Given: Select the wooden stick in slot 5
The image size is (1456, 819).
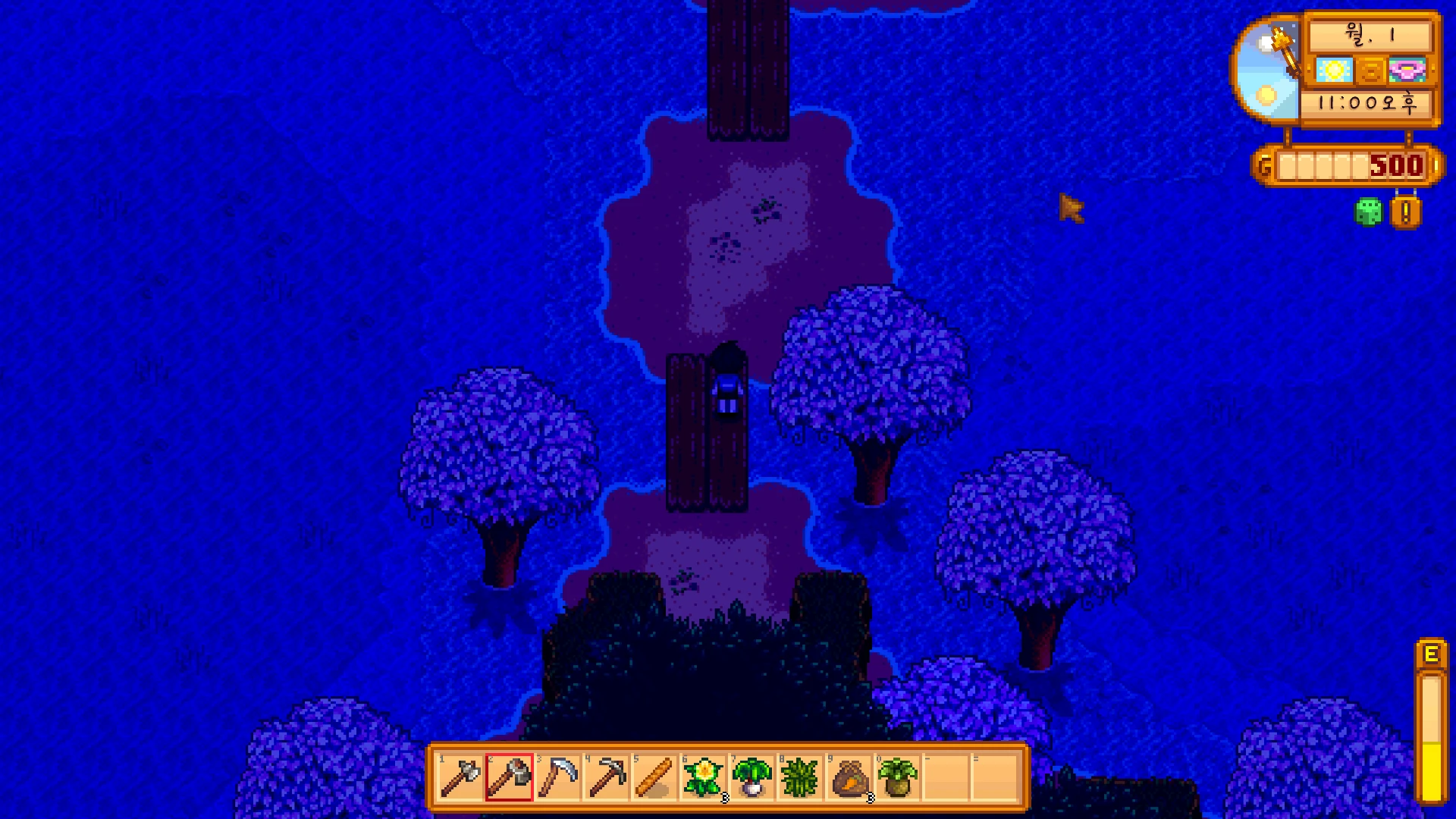Looking at the screenshot, I should (654, 777).
